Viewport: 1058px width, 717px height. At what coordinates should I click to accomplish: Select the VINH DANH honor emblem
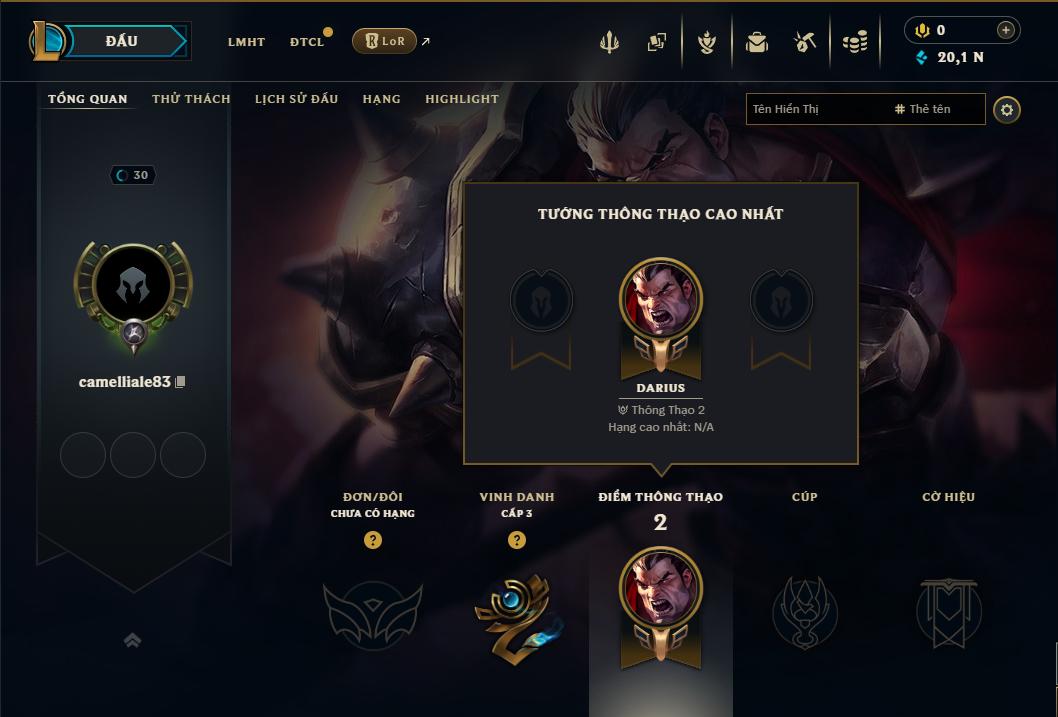tap(517, 614)
